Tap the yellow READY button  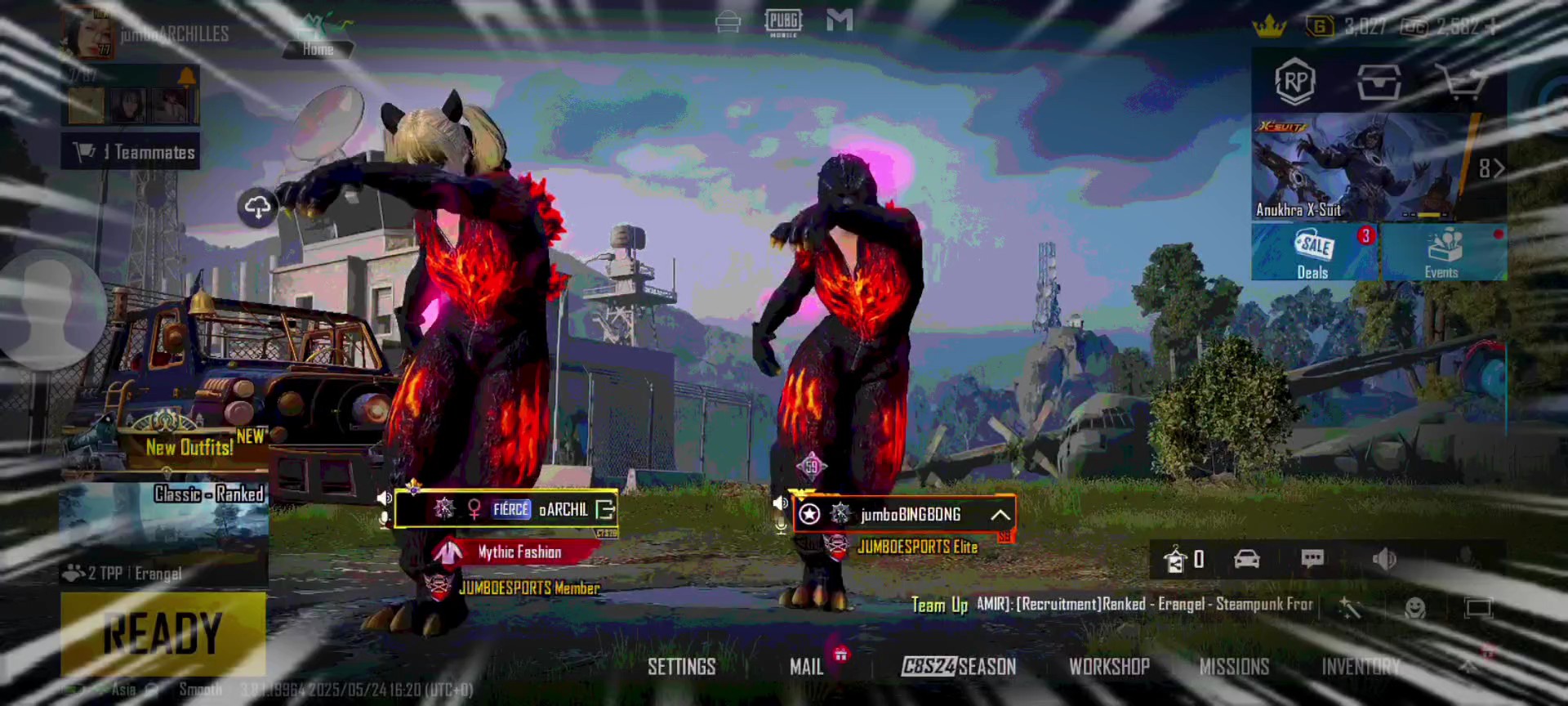click(x=163, y=633)
